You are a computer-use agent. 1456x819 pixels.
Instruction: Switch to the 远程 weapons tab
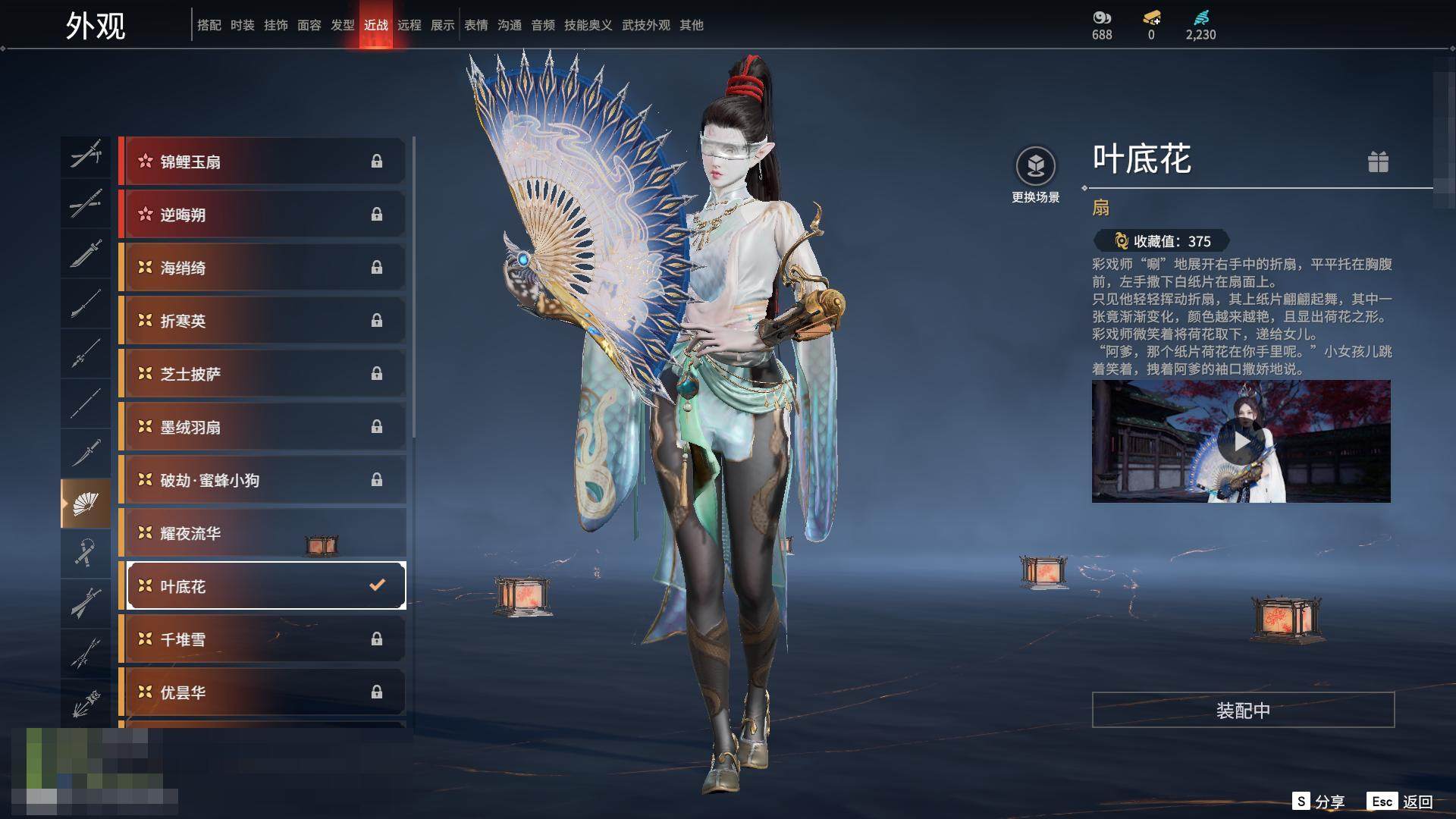click(409, 25)
